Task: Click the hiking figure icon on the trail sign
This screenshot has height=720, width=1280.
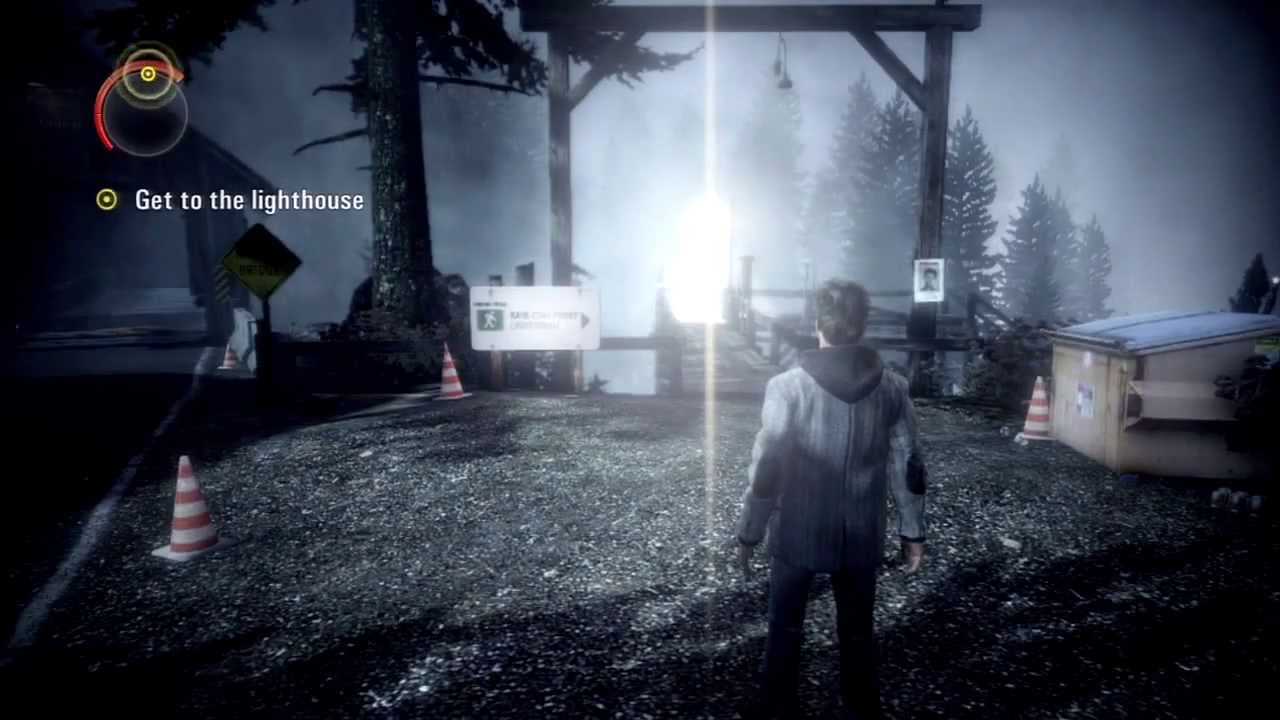Action: point(490,318)
